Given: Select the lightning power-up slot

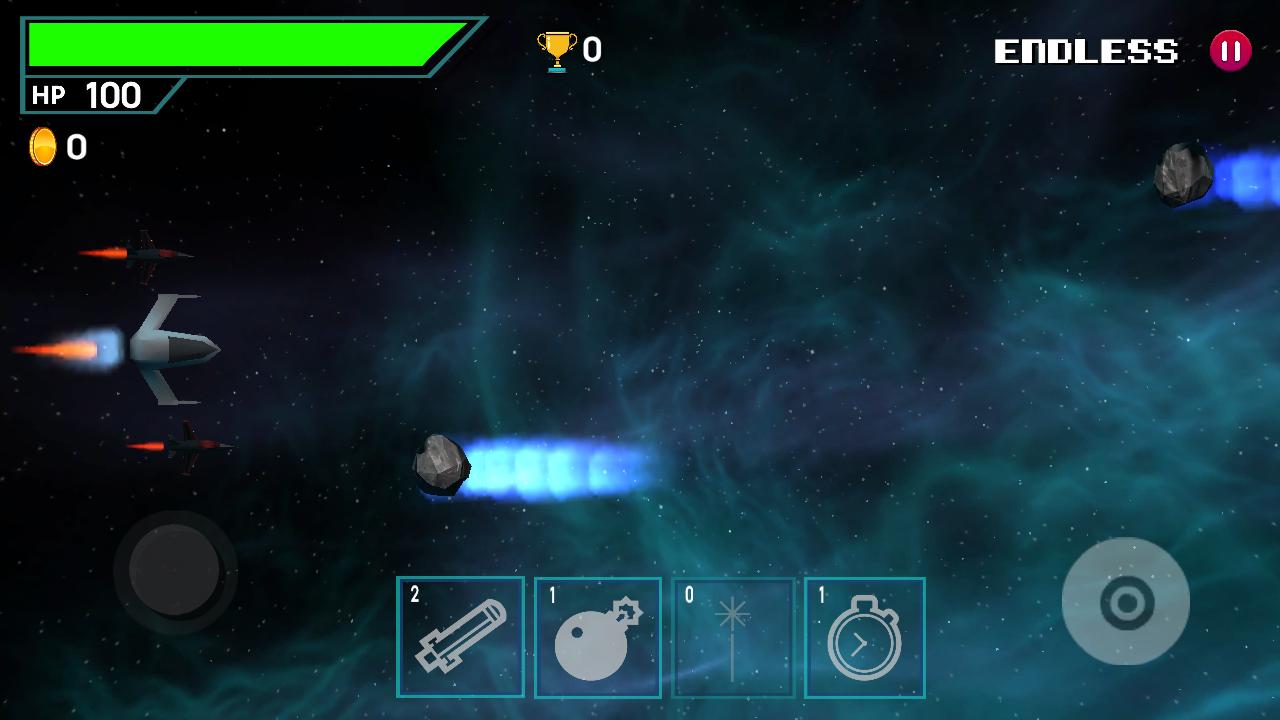Looking at the screenshot, I should [735, 635].
